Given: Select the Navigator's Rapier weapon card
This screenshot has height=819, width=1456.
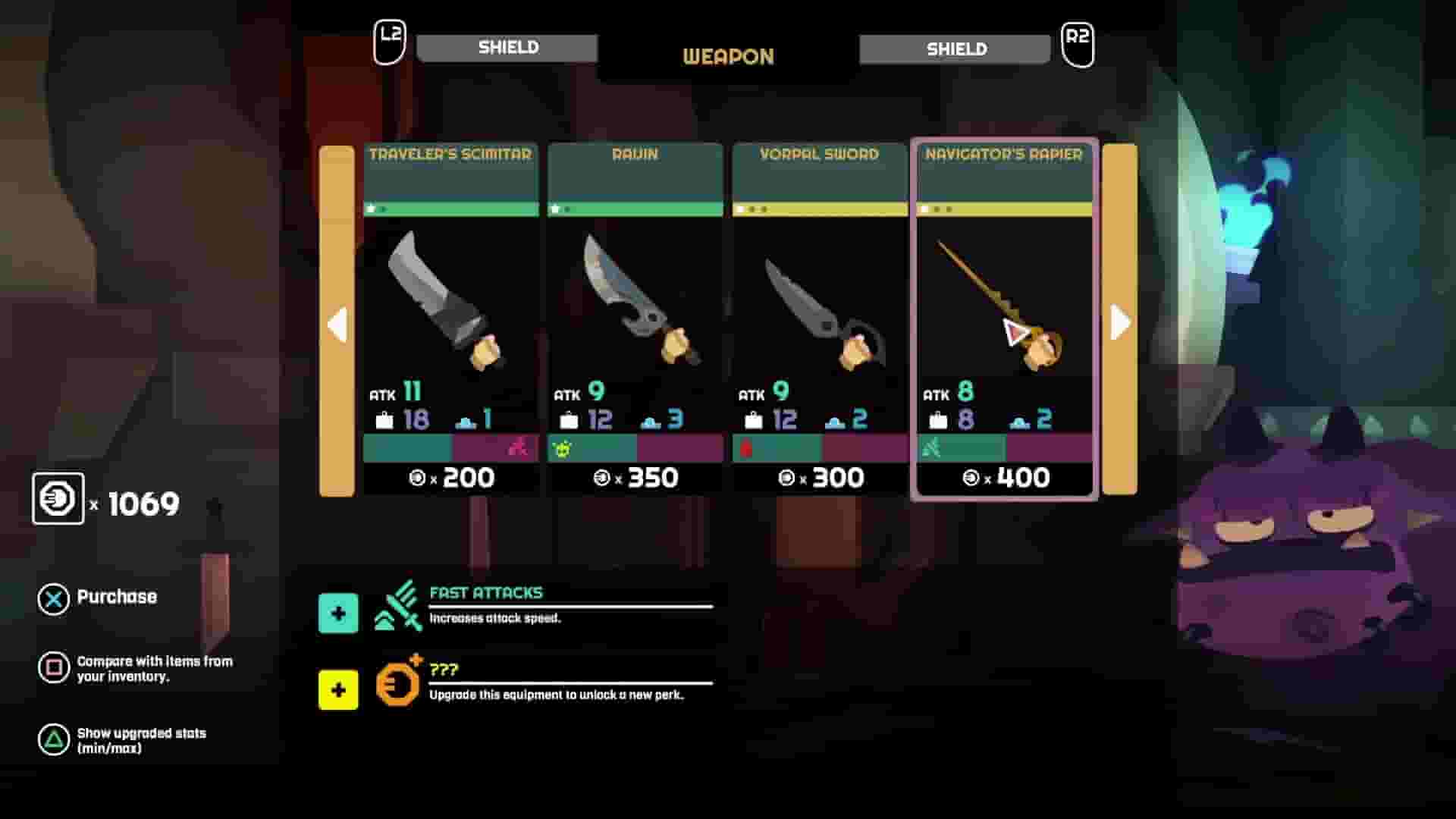Looking at the screenshot, I should point(1003,318).
